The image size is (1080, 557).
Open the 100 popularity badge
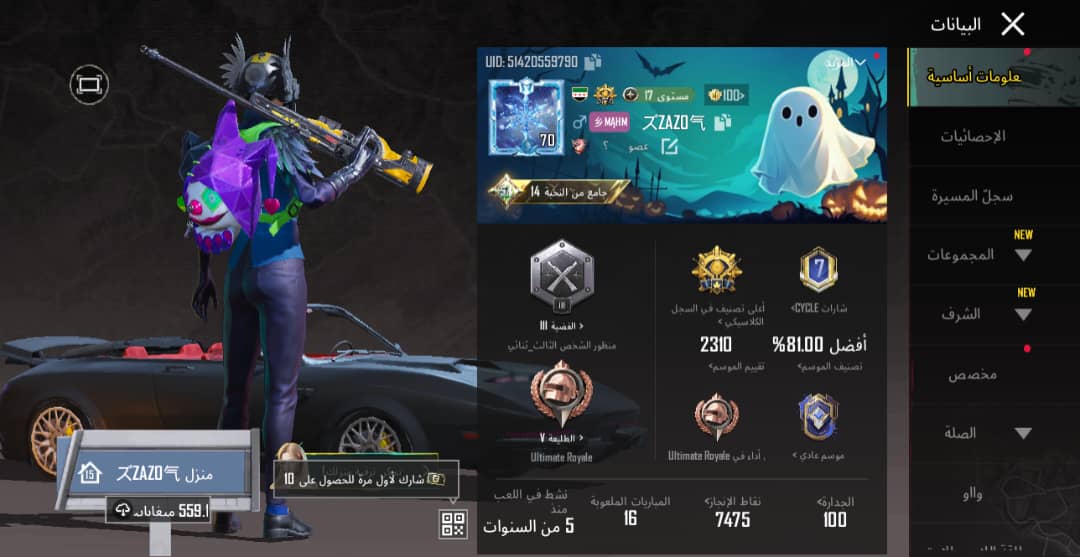pyautogui.click(x=724, y=95)
